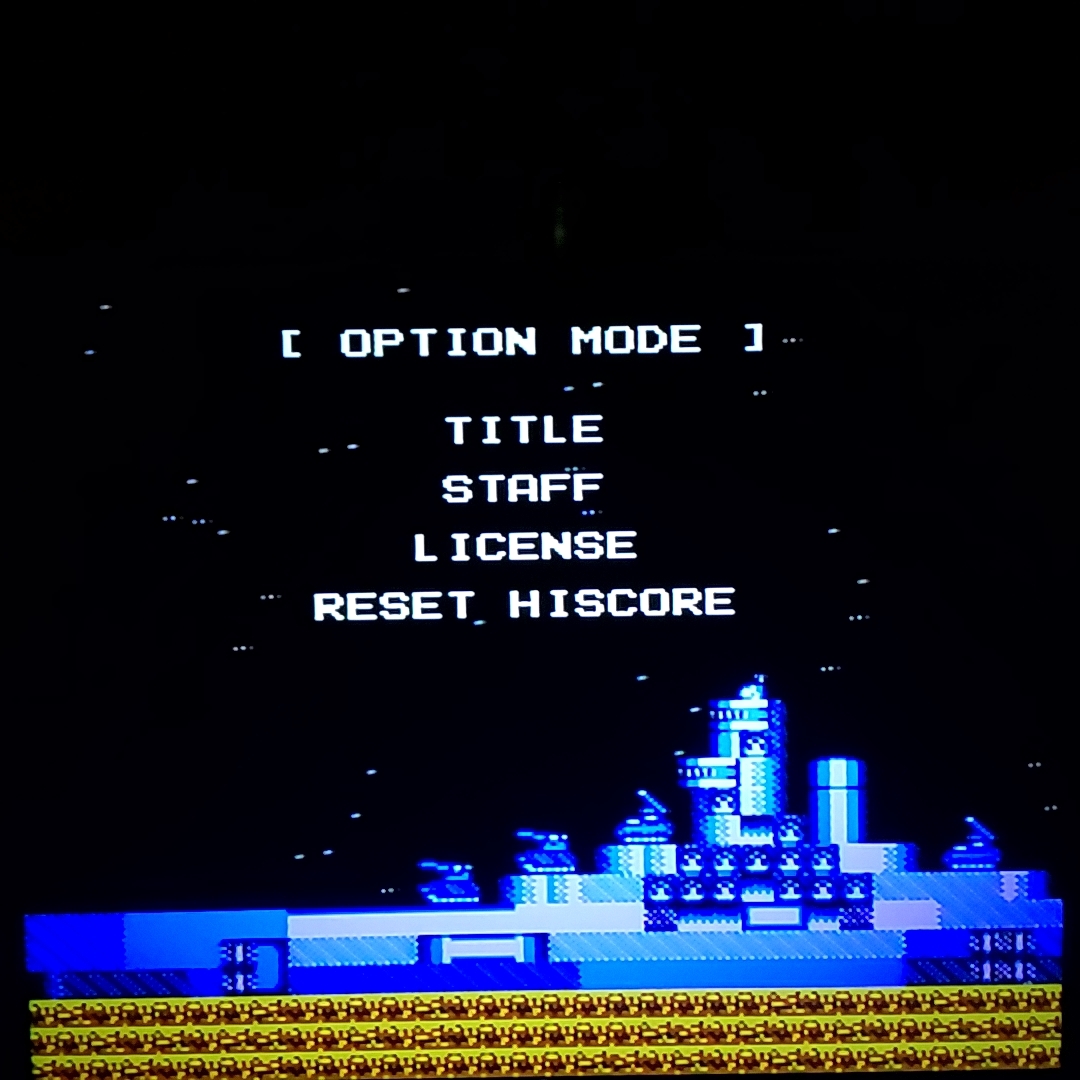This screenshot has width=1080, height=1080.
Task: Open the STAFF credits option
Action: (x=523, y=488)
